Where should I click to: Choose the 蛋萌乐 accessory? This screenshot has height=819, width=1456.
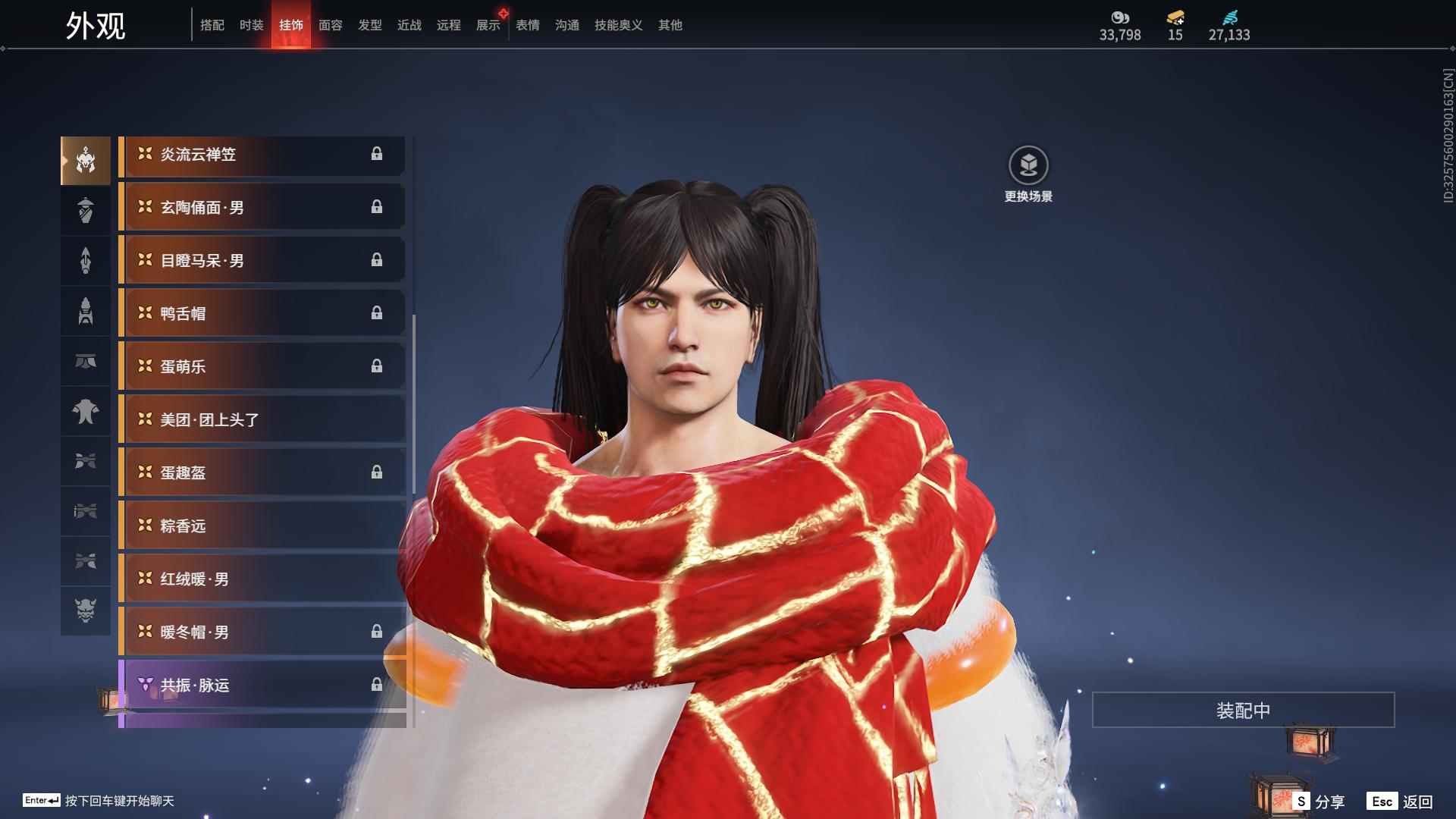click(x=262, y=367)
